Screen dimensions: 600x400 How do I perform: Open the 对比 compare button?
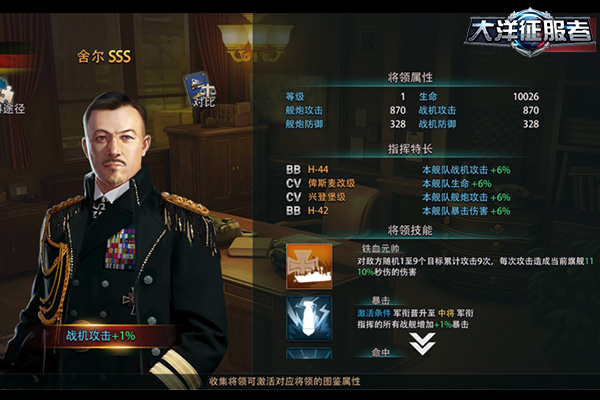(x=202, y=90)
